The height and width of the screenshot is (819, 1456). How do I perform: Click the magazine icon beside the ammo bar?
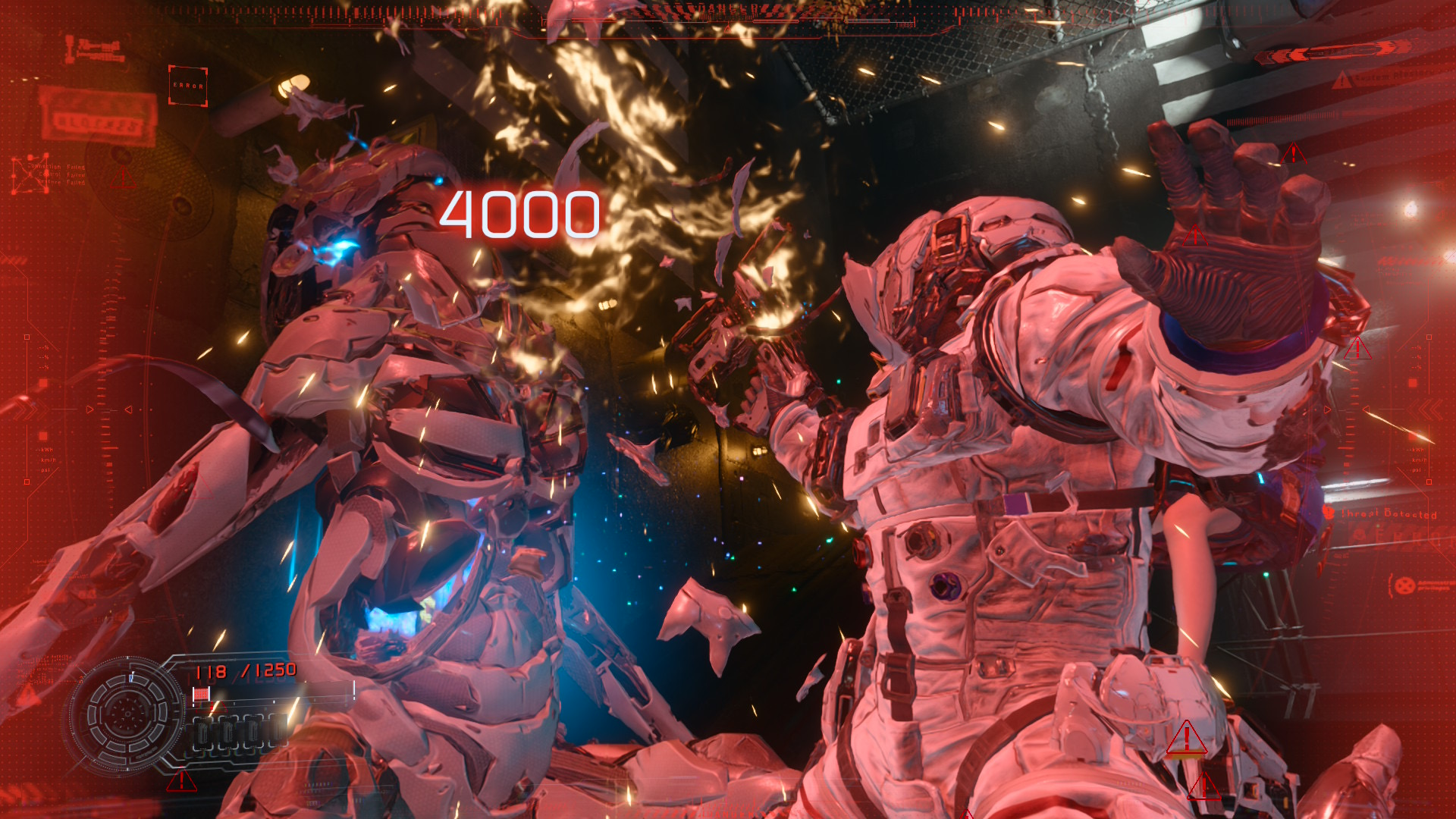(x=201, y=693)
